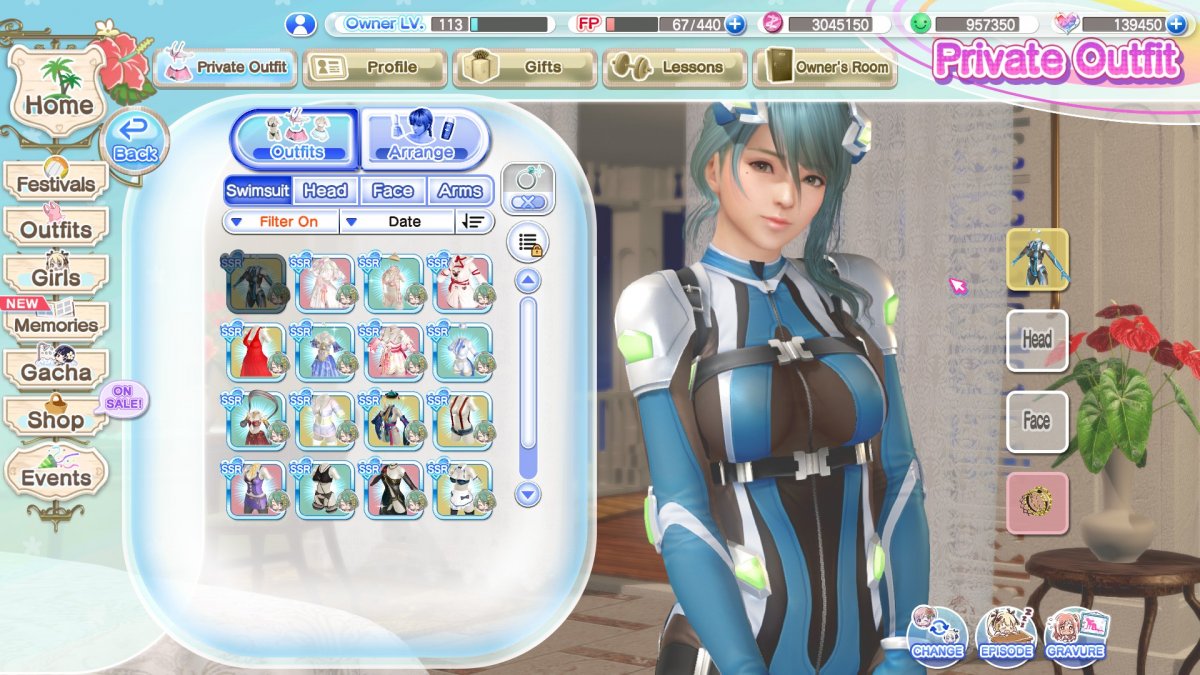Open the Gifts tab
Screen dimensions: 1200x675
(x=524, y=67)
